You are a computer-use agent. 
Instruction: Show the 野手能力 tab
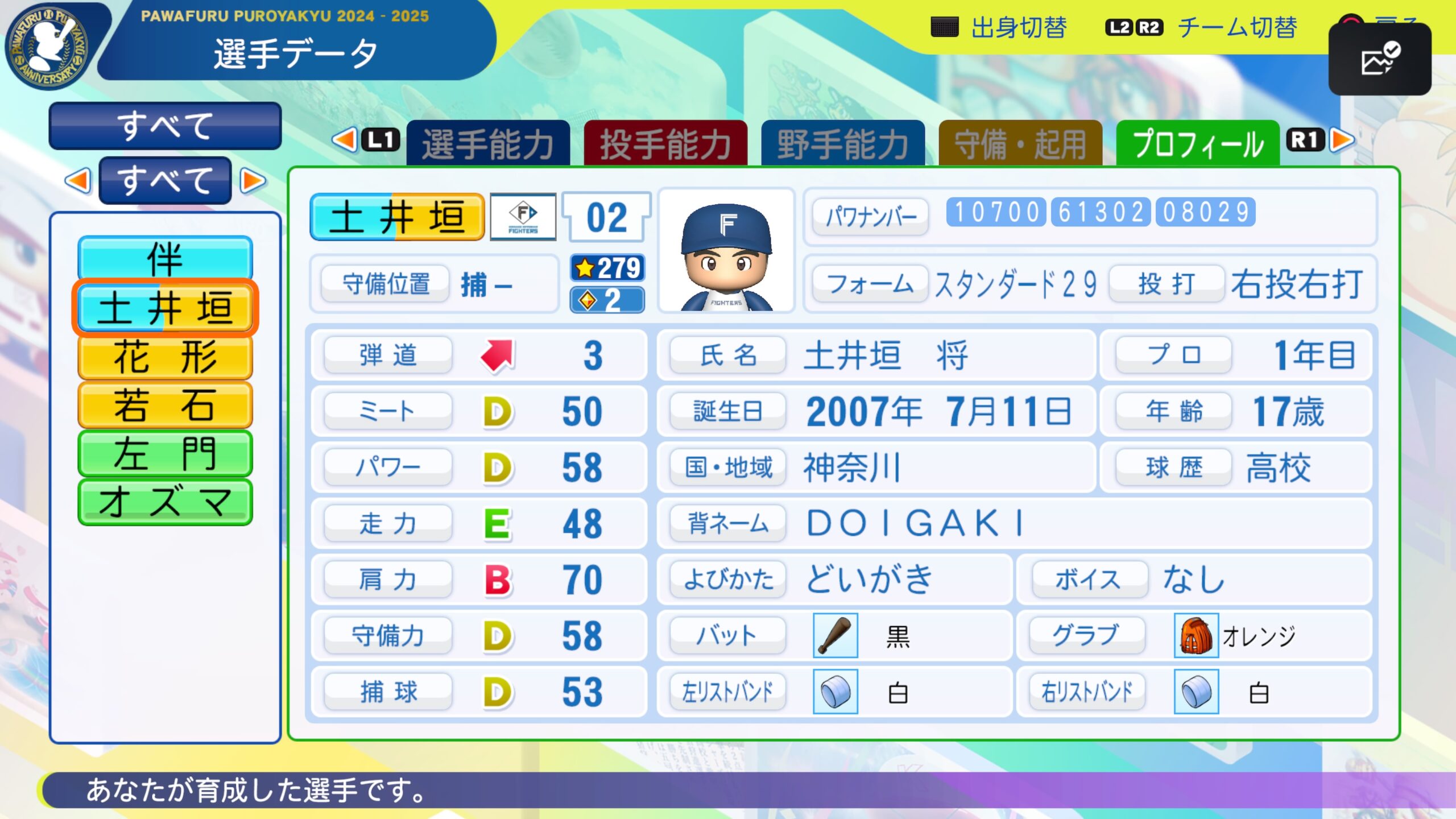tap(843, 143)
